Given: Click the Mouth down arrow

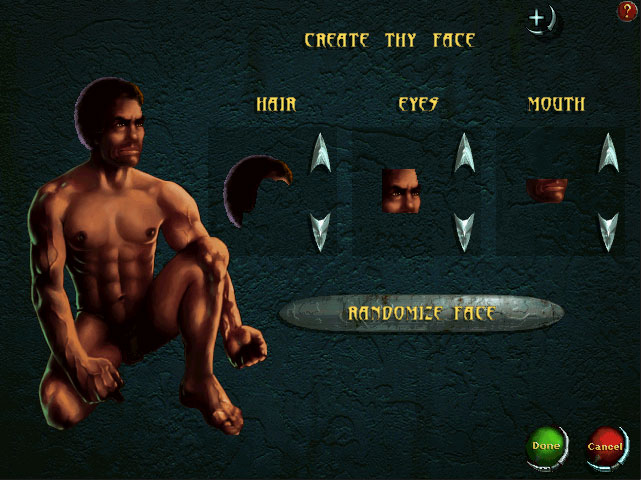Looking at the screenshot, I should tap(608, 231).
